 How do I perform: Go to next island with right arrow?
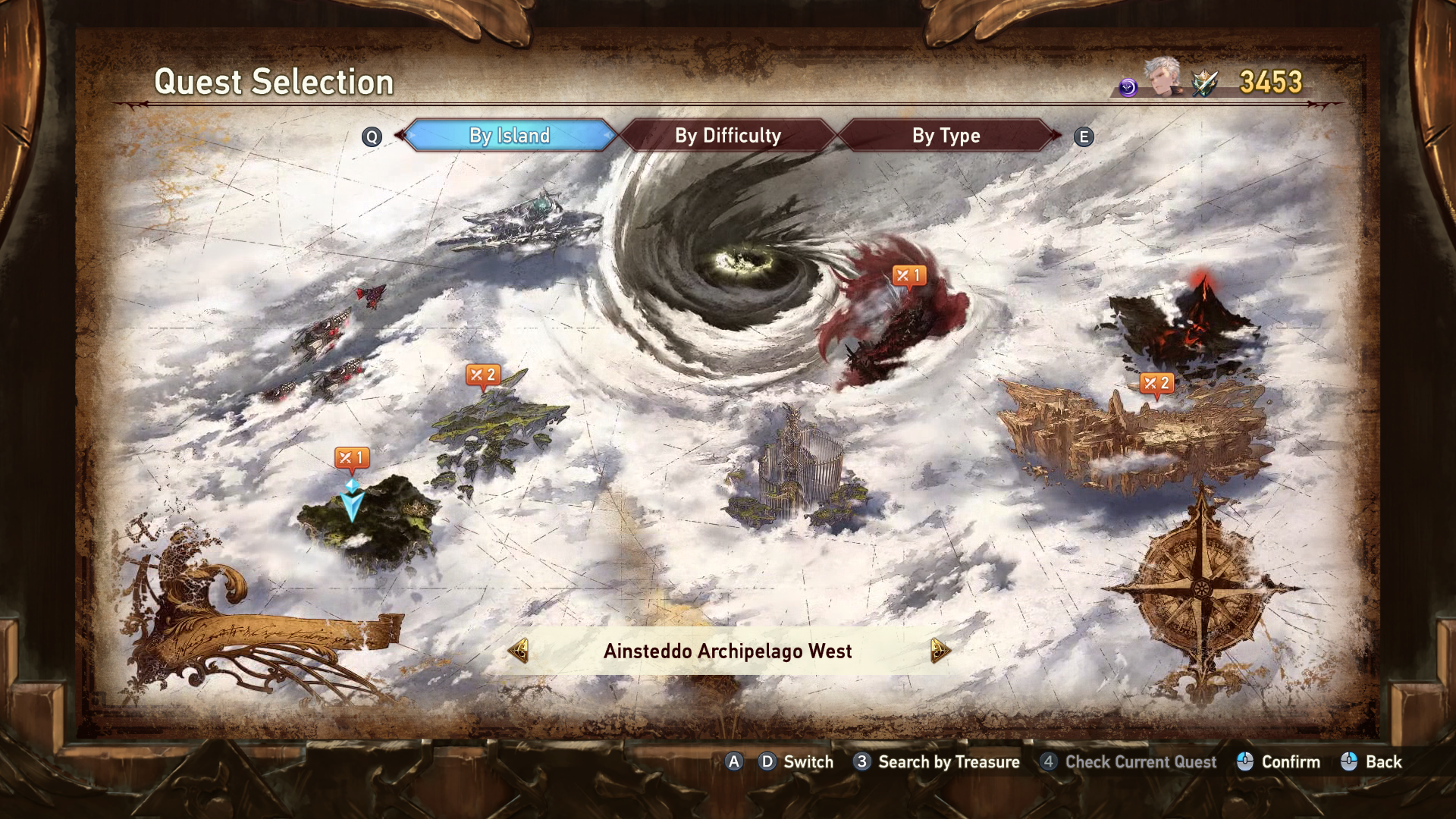click(939, 651)
